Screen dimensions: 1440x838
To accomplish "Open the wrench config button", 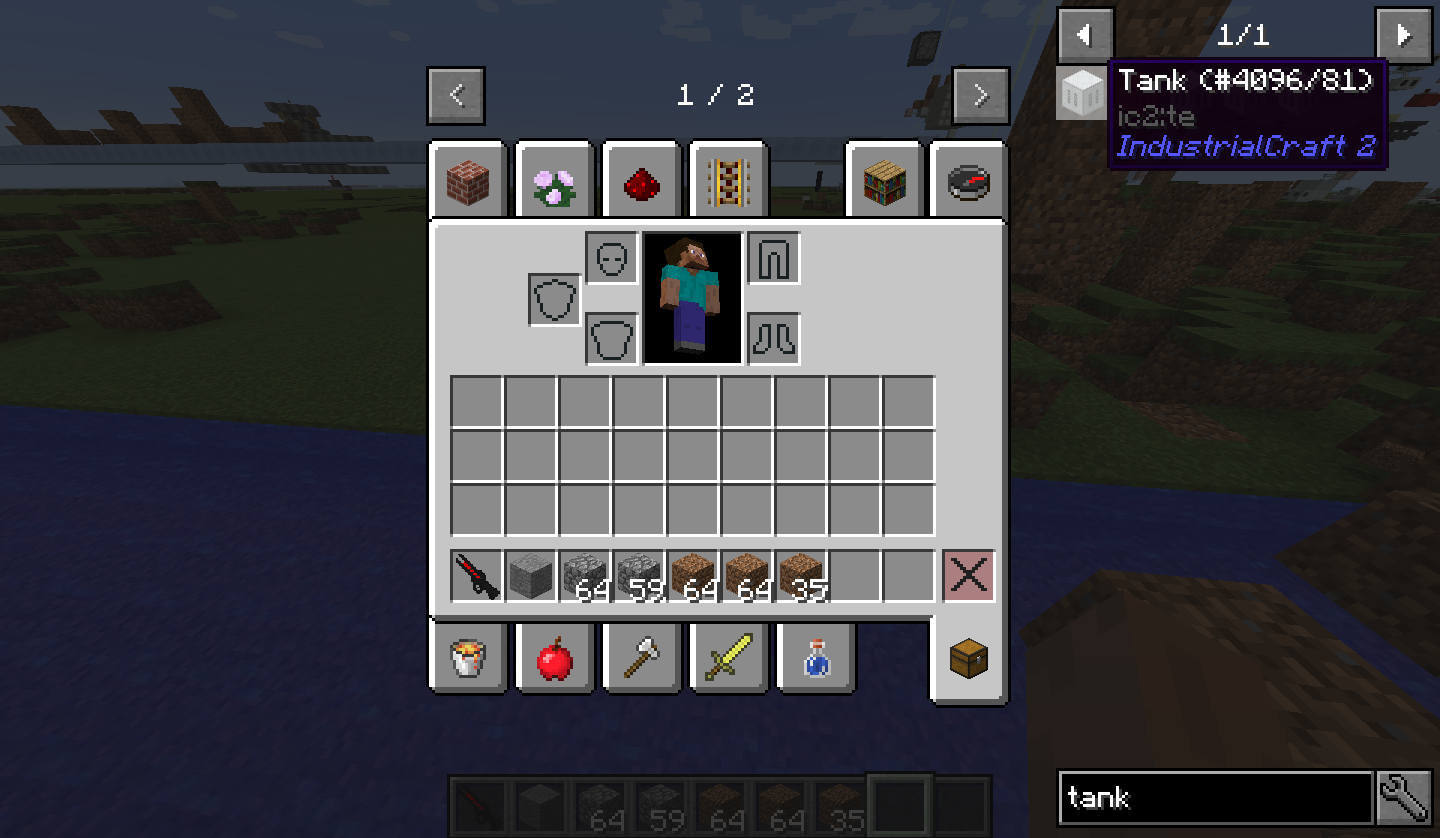I will [1403, 797].
